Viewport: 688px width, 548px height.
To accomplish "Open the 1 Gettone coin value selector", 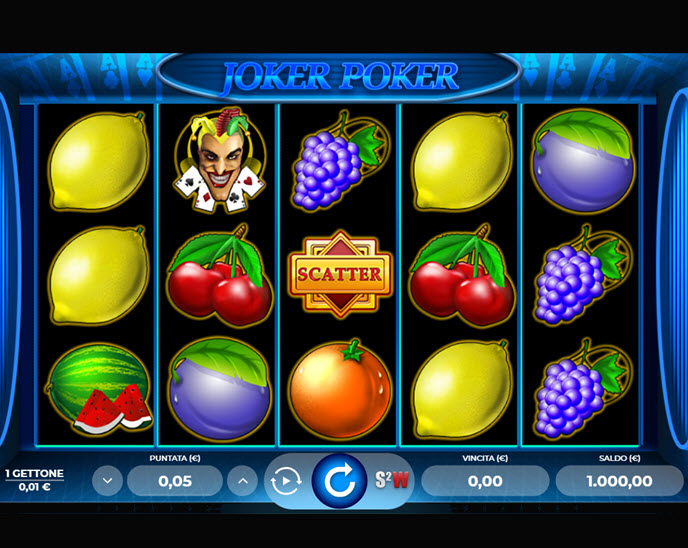I will click(35, 479).
